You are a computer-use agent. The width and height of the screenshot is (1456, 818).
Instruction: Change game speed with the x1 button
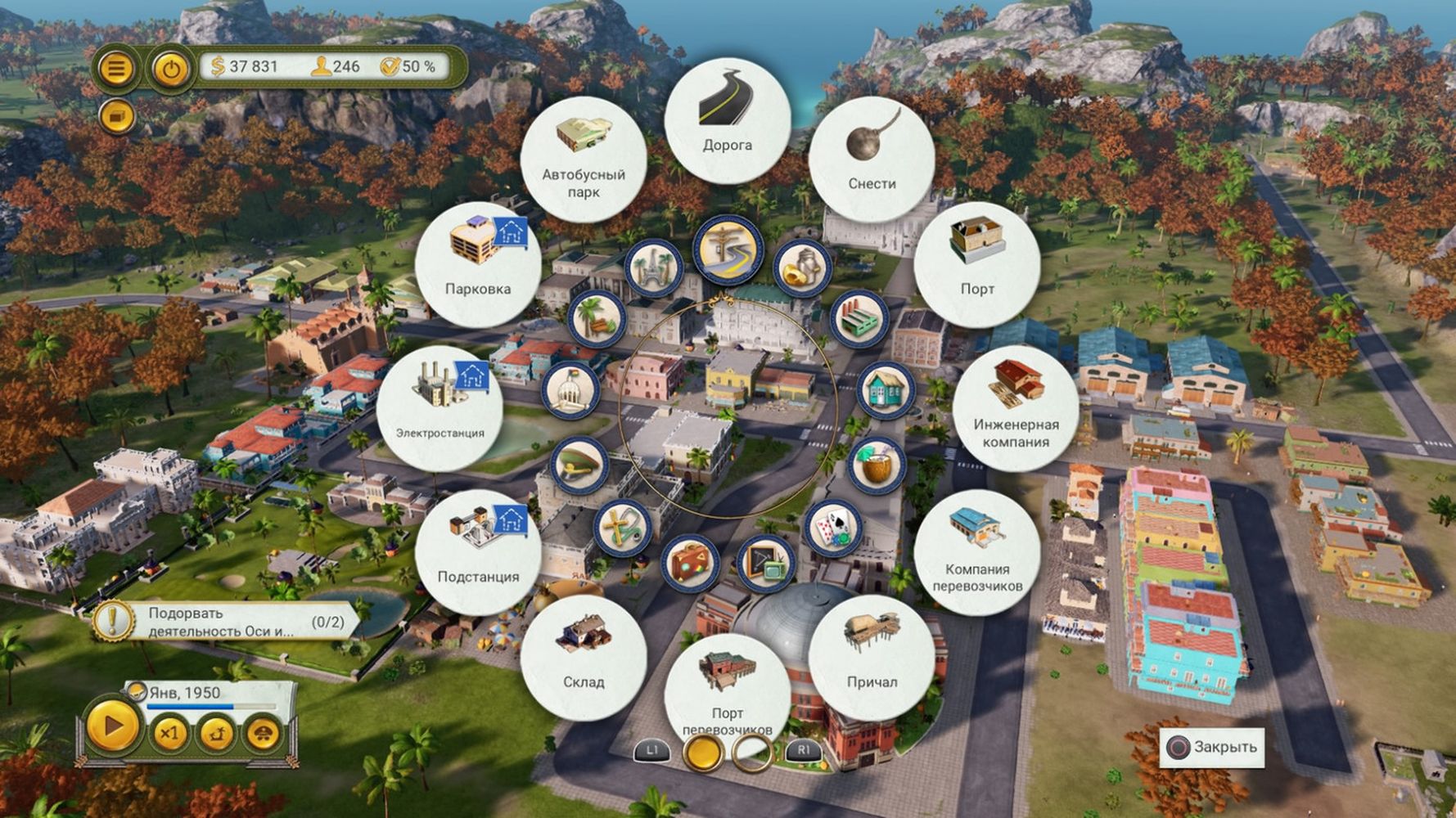coord(169,733)
